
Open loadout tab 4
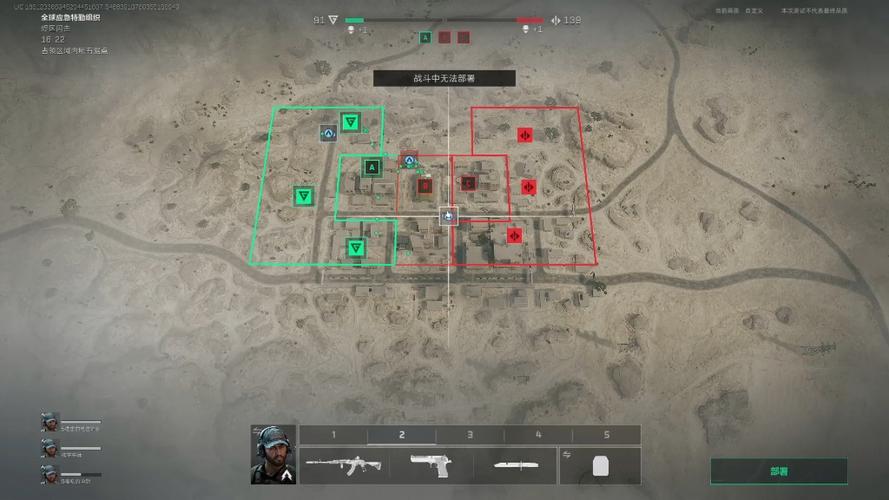538,435
